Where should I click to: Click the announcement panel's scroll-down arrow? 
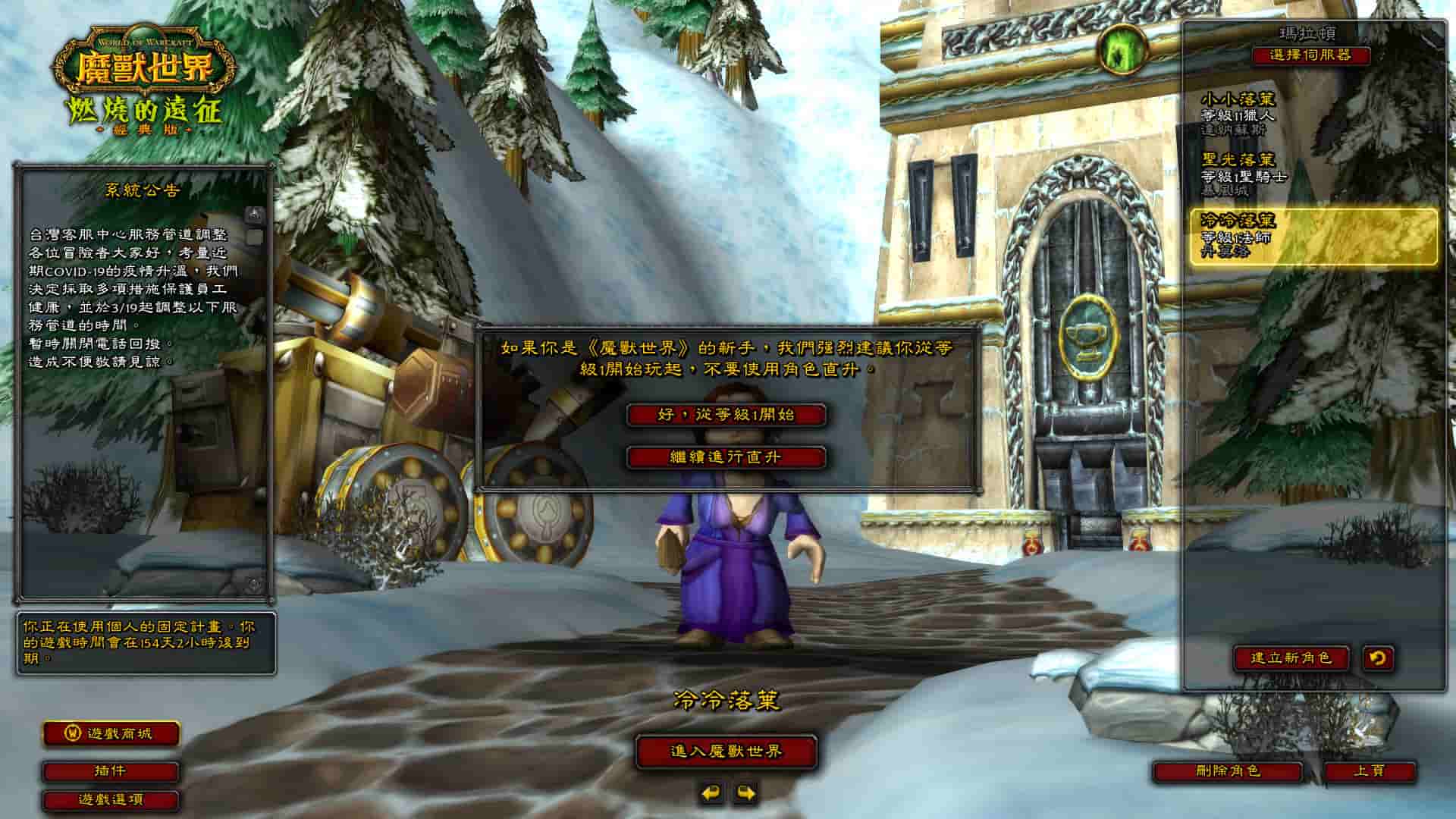(255, 585)
